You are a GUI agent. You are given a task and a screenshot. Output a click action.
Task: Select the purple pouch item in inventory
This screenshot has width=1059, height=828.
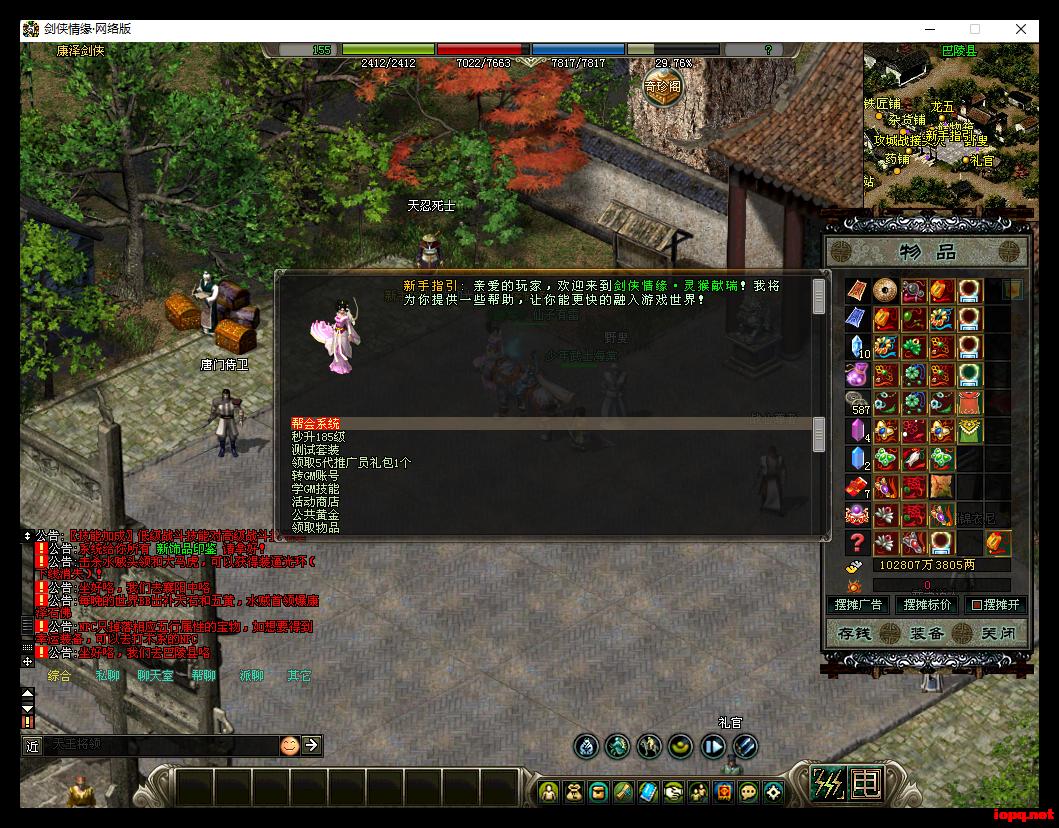[857, 375]
